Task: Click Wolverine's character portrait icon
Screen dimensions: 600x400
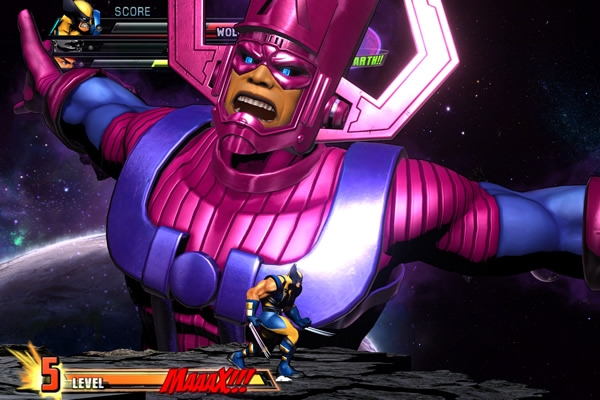Action: coord(76,18)
